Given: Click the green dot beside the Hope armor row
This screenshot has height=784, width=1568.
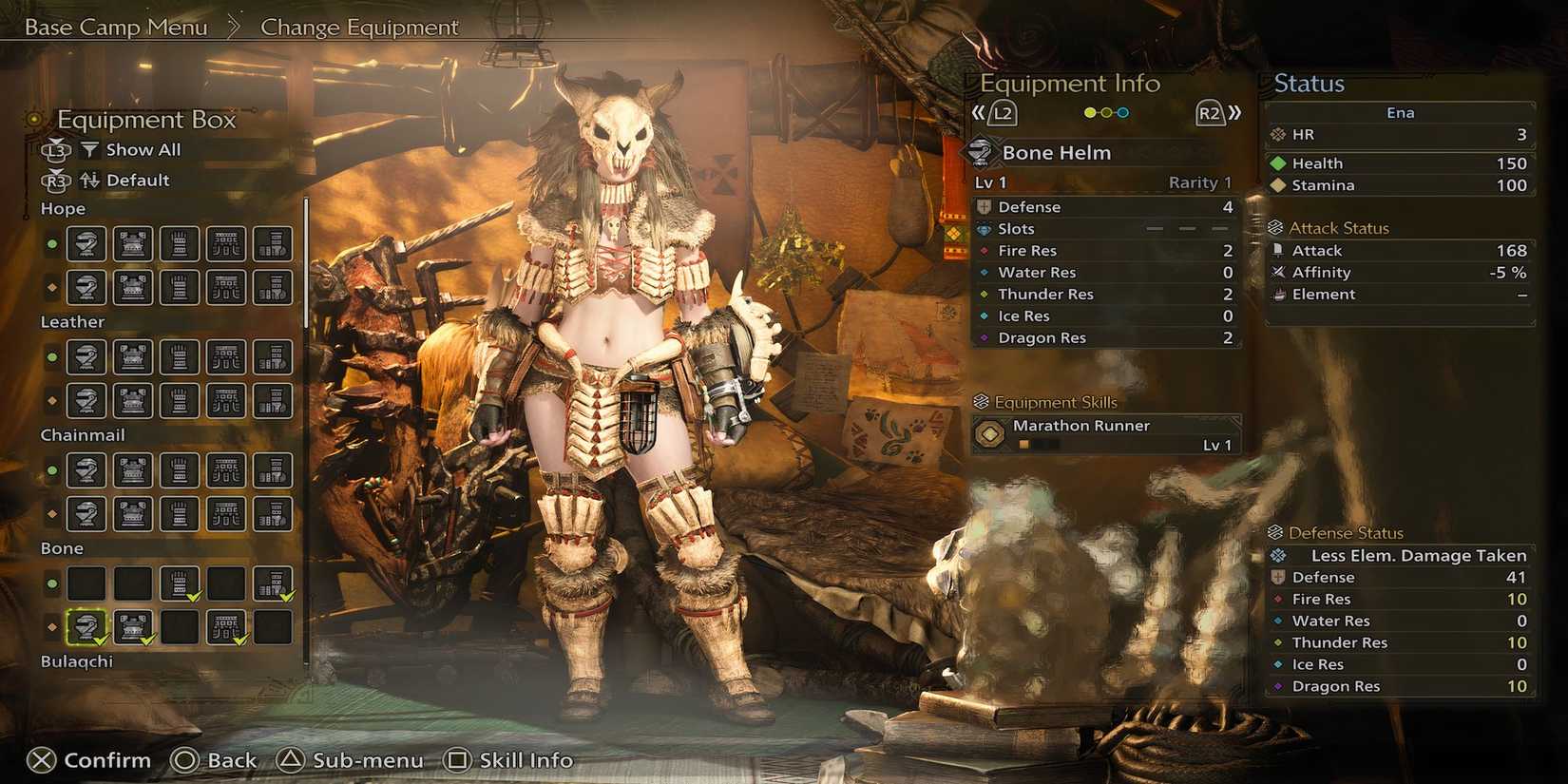Looking at the screenshot, I should click(53, 244).
